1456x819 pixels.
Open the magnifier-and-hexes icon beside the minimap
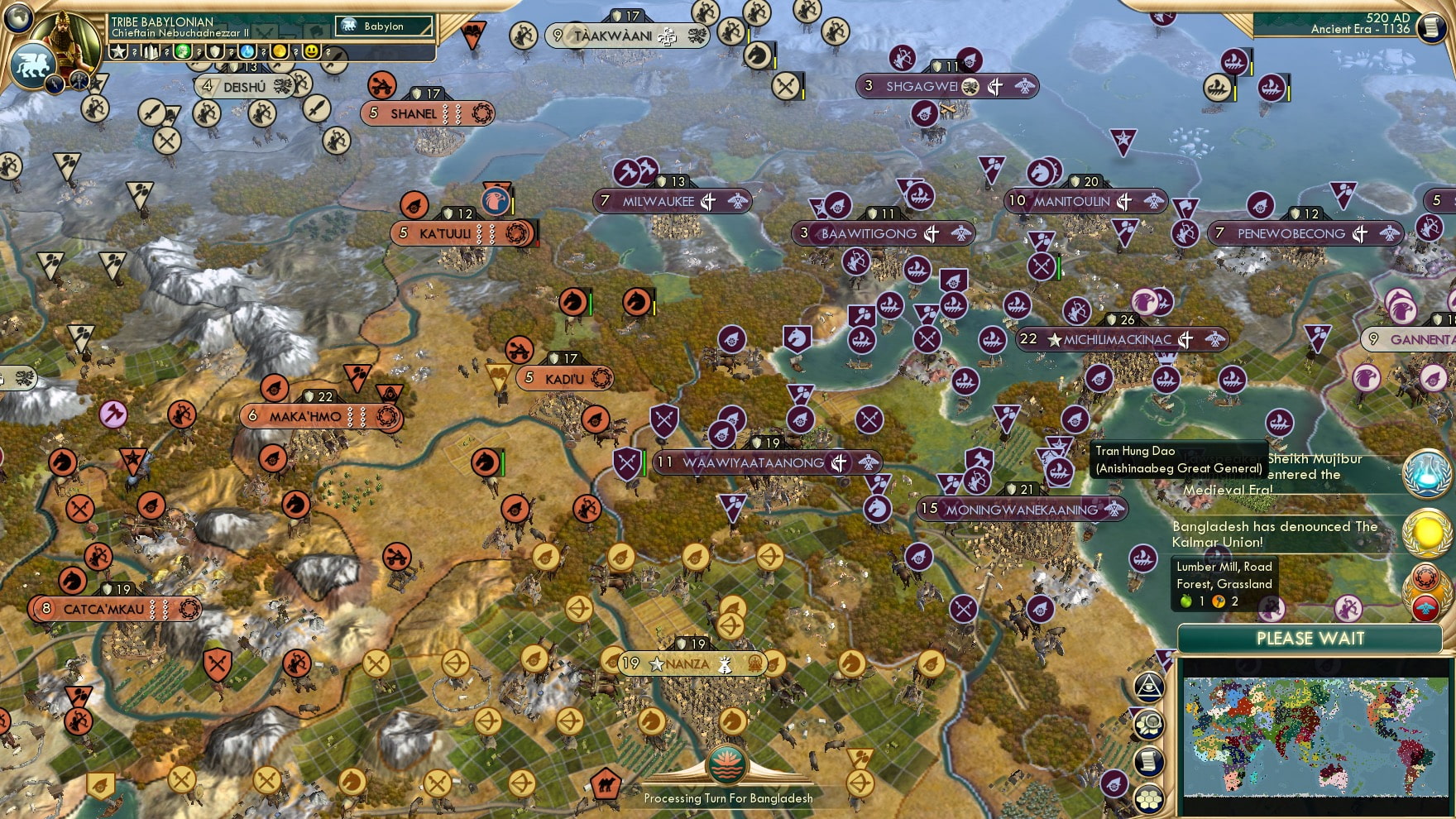1149,725
